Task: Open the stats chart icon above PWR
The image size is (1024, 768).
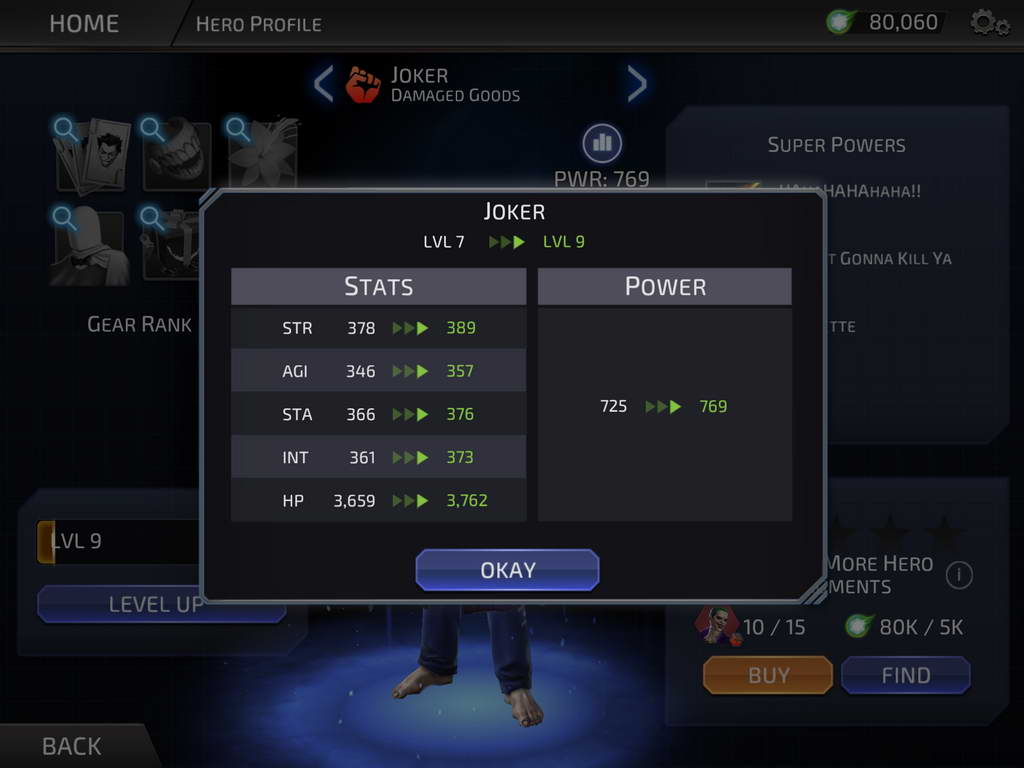Action: [602, 143]
